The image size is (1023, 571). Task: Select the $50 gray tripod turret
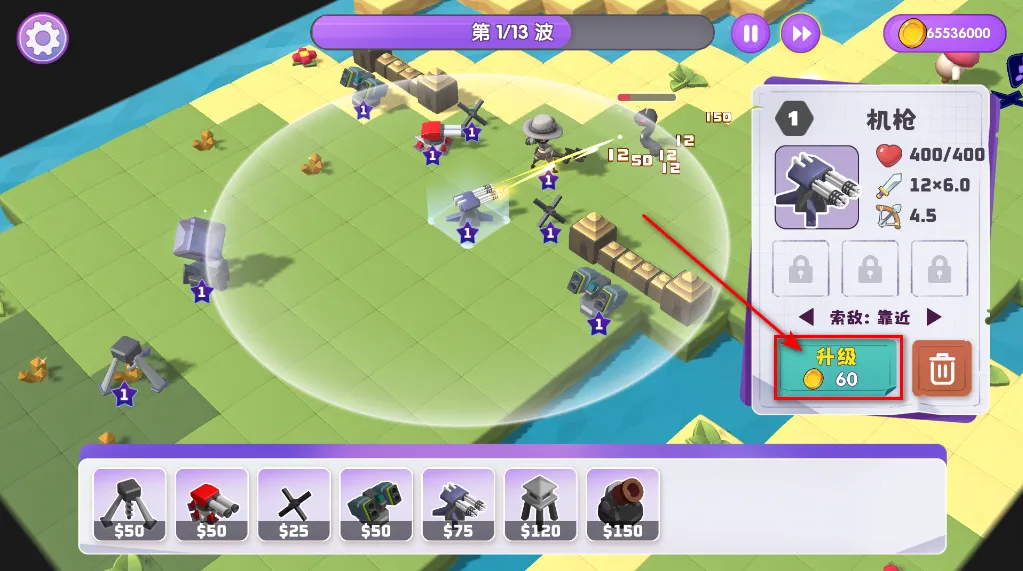coord(130,505)
